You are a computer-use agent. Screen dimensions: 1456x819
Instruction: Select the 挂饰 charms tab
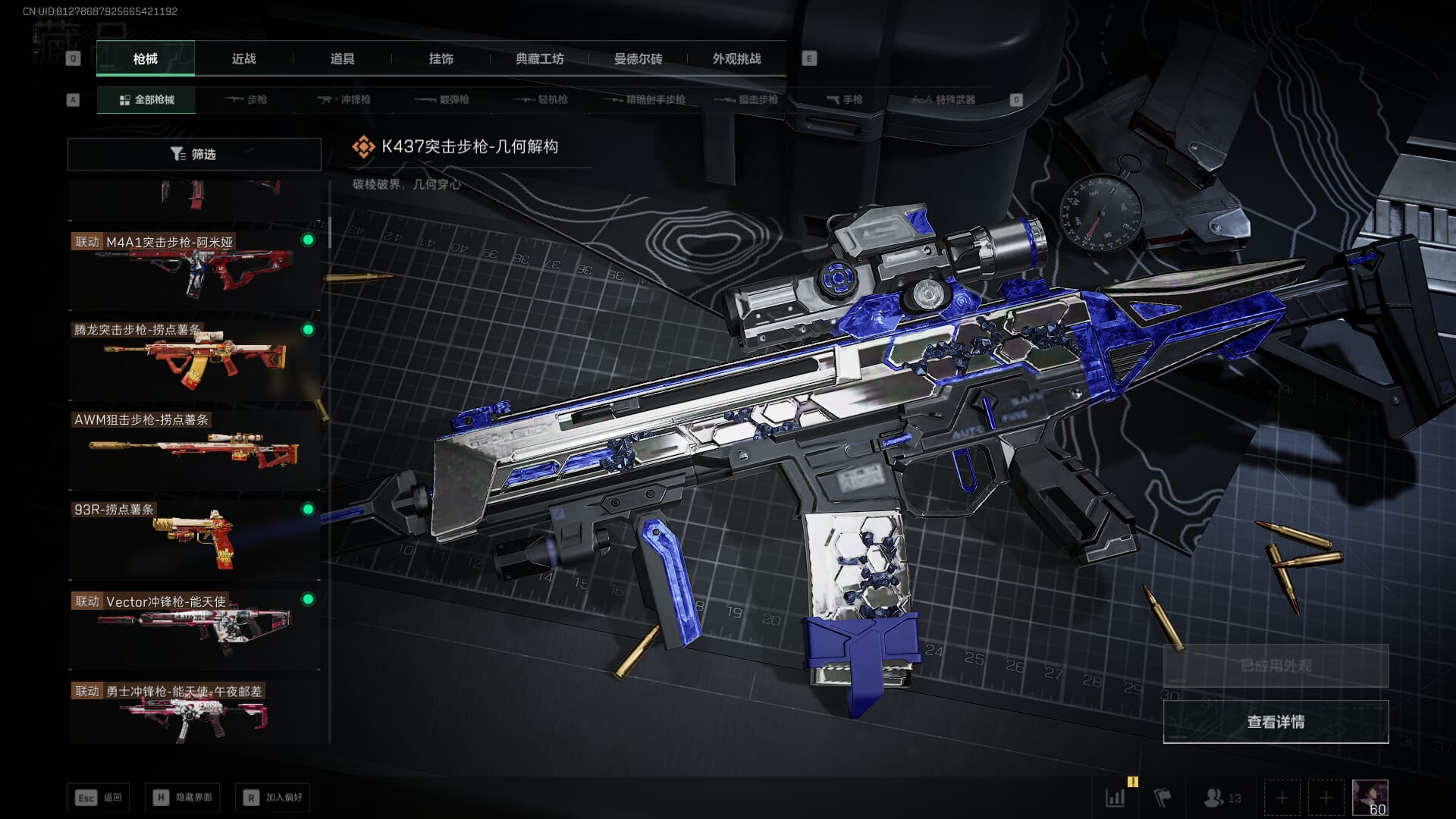[x=441, y=59]
